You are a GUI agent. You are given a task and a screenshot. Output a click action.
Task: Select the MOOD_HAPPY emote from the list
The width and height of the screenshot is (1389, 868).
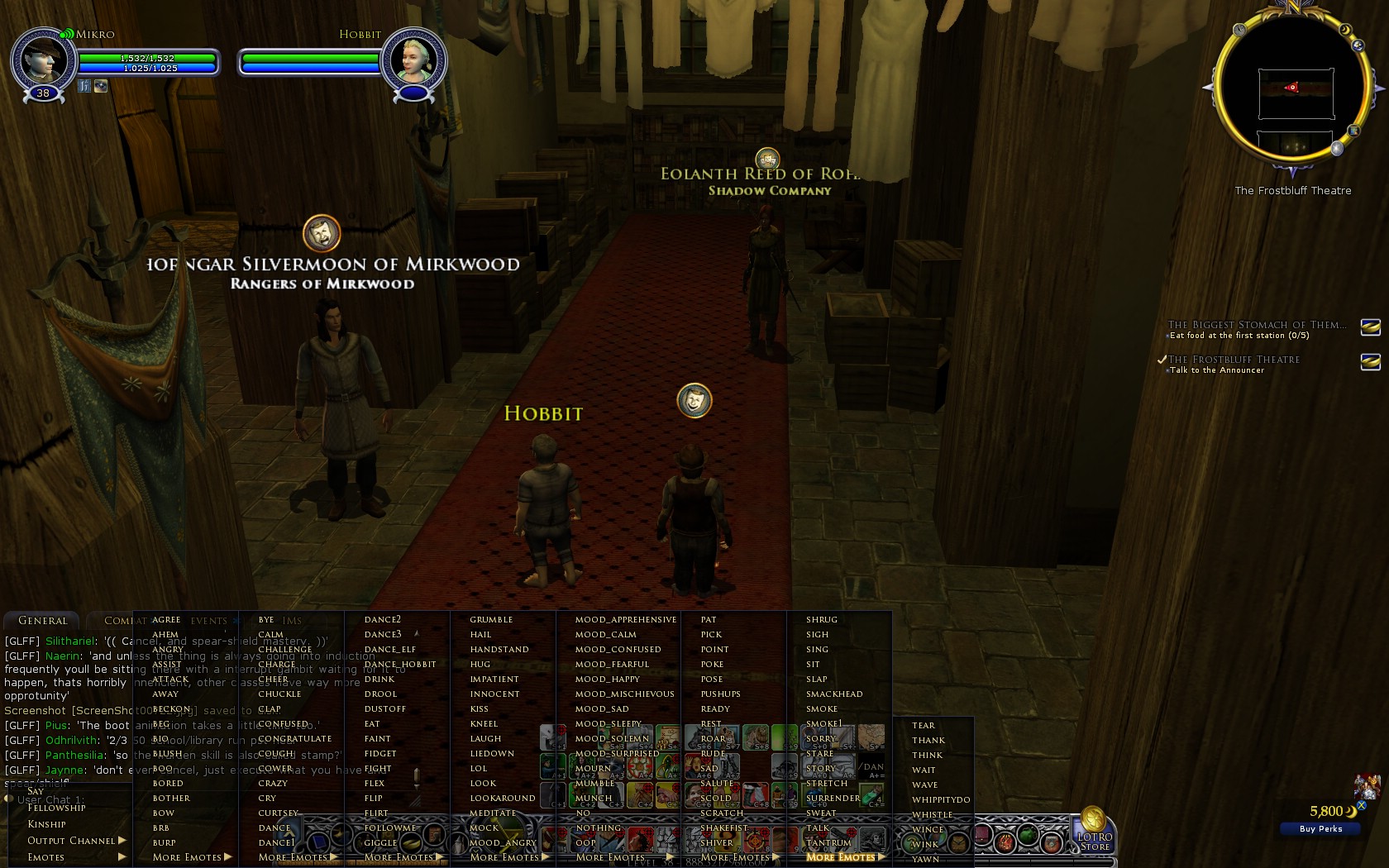(609, 679)
